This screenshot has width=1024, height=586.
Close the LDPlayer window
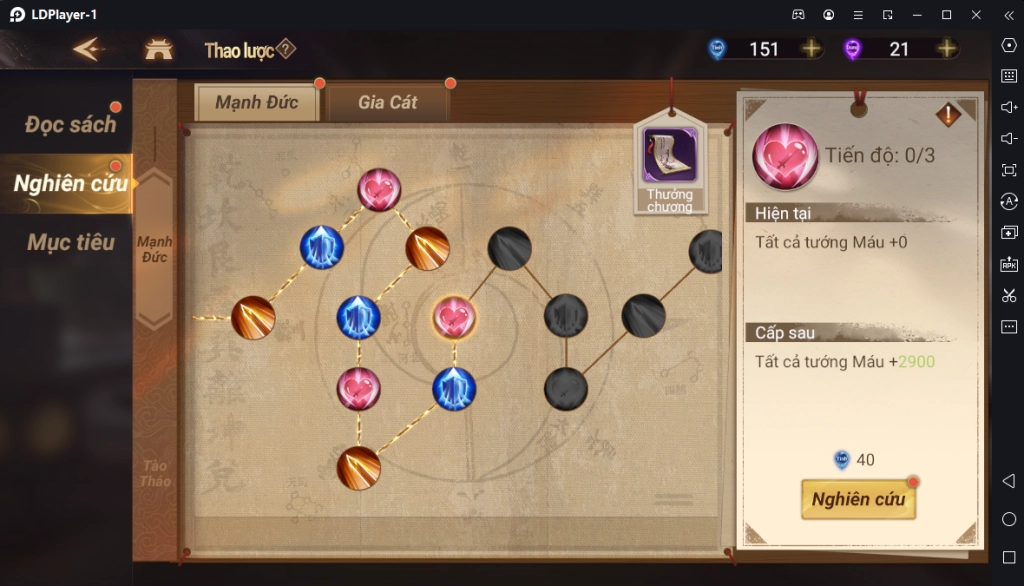pos(976,15)
